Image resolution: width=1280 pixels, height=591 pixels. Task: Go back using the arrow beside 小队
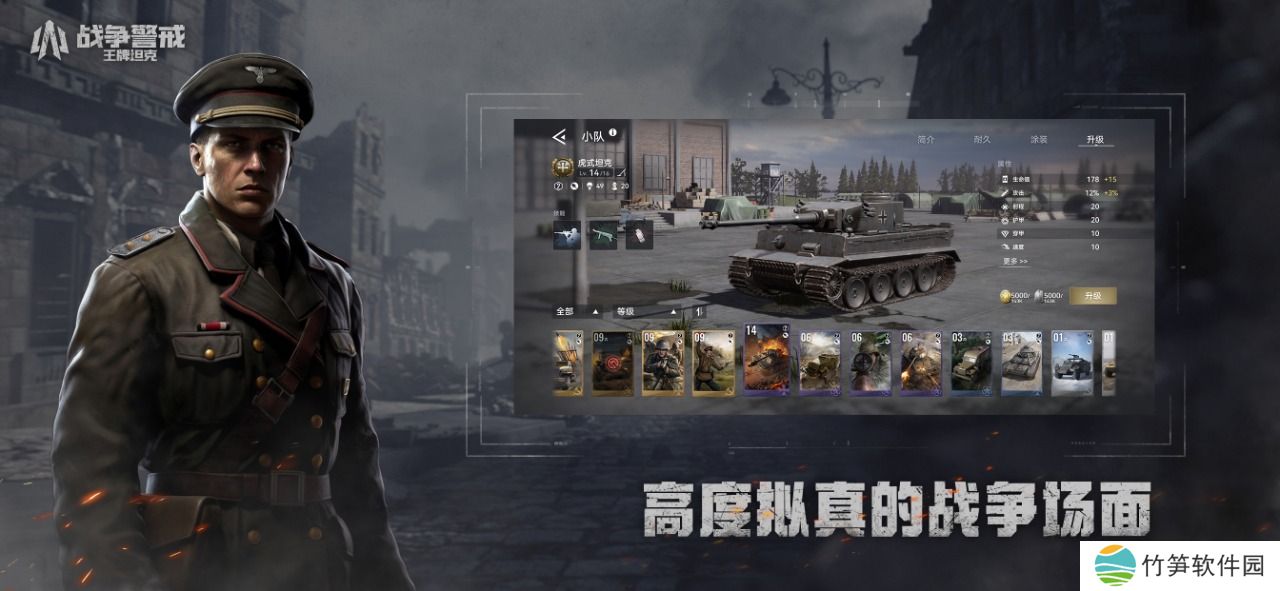pyautogui.click(x=559, y=136)
